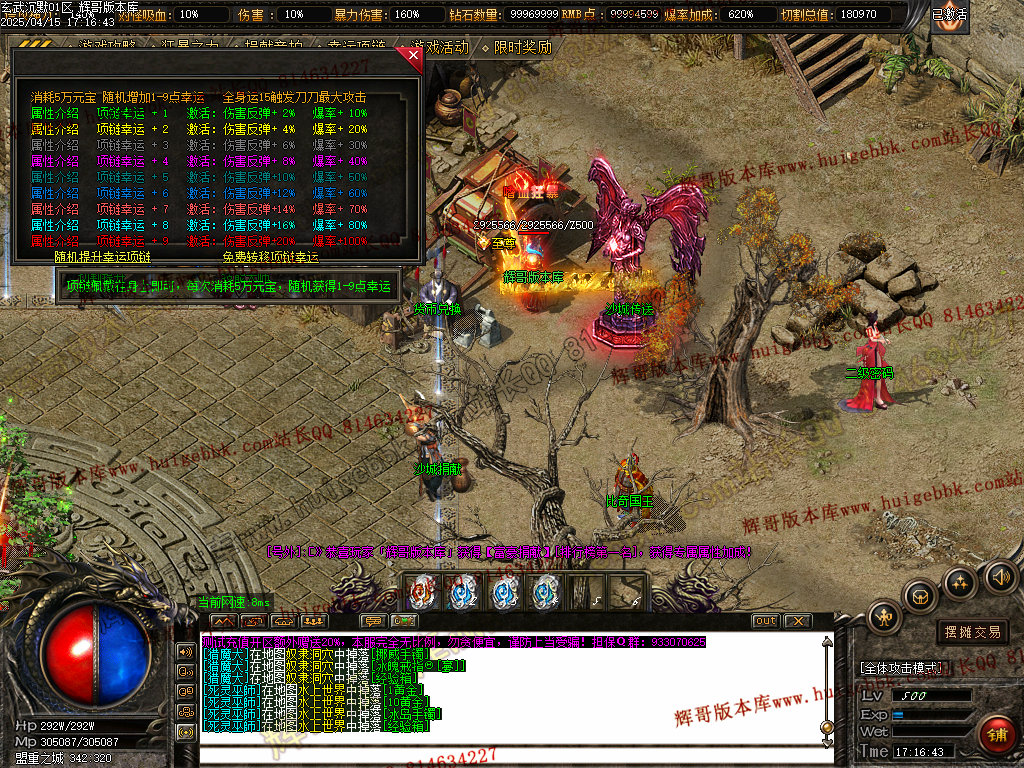Click the round red 铺 shop button

(996, 735)
